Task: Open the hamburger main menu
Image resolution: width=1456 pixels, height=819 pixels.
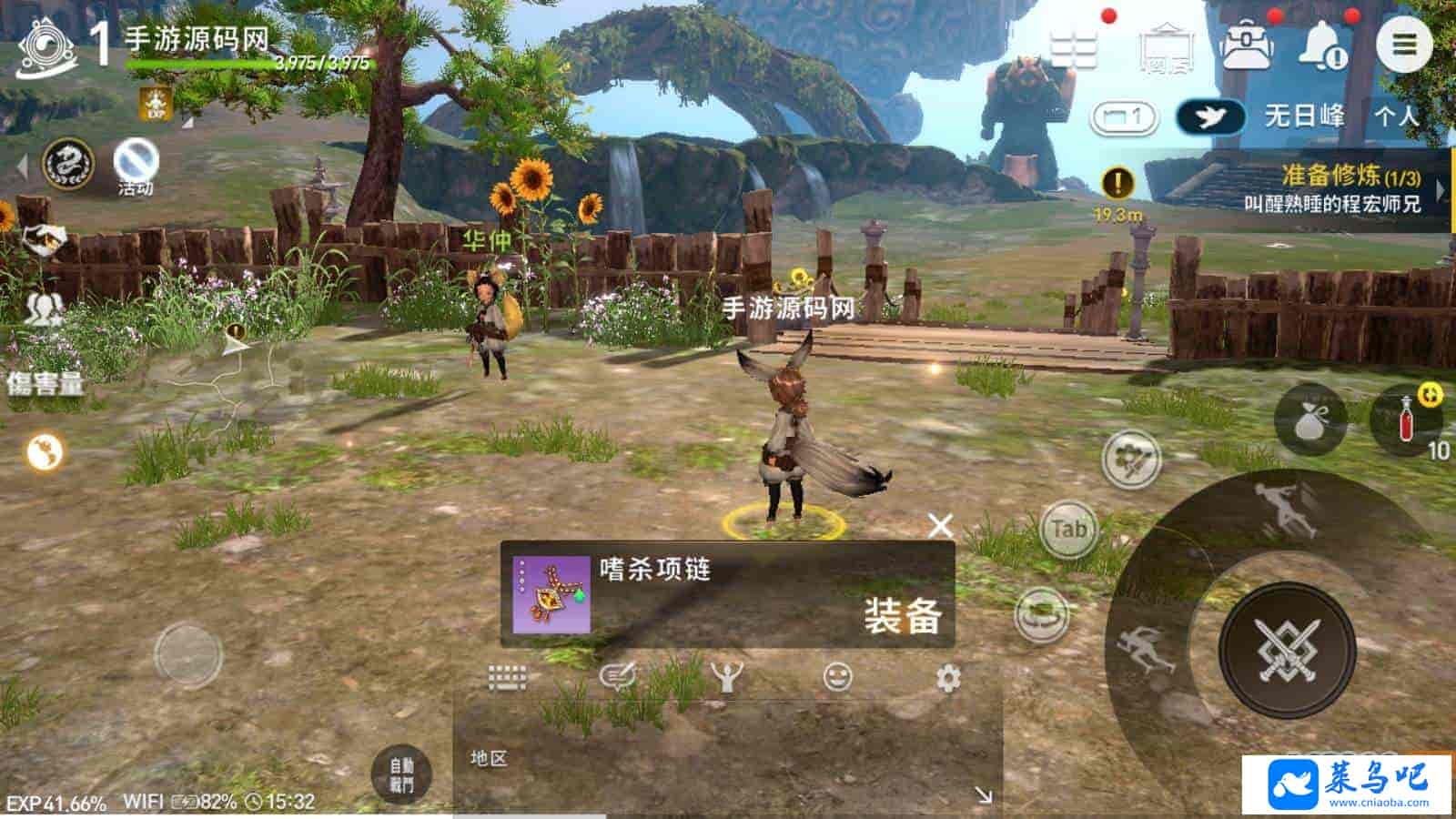Action: (1404, 44)
